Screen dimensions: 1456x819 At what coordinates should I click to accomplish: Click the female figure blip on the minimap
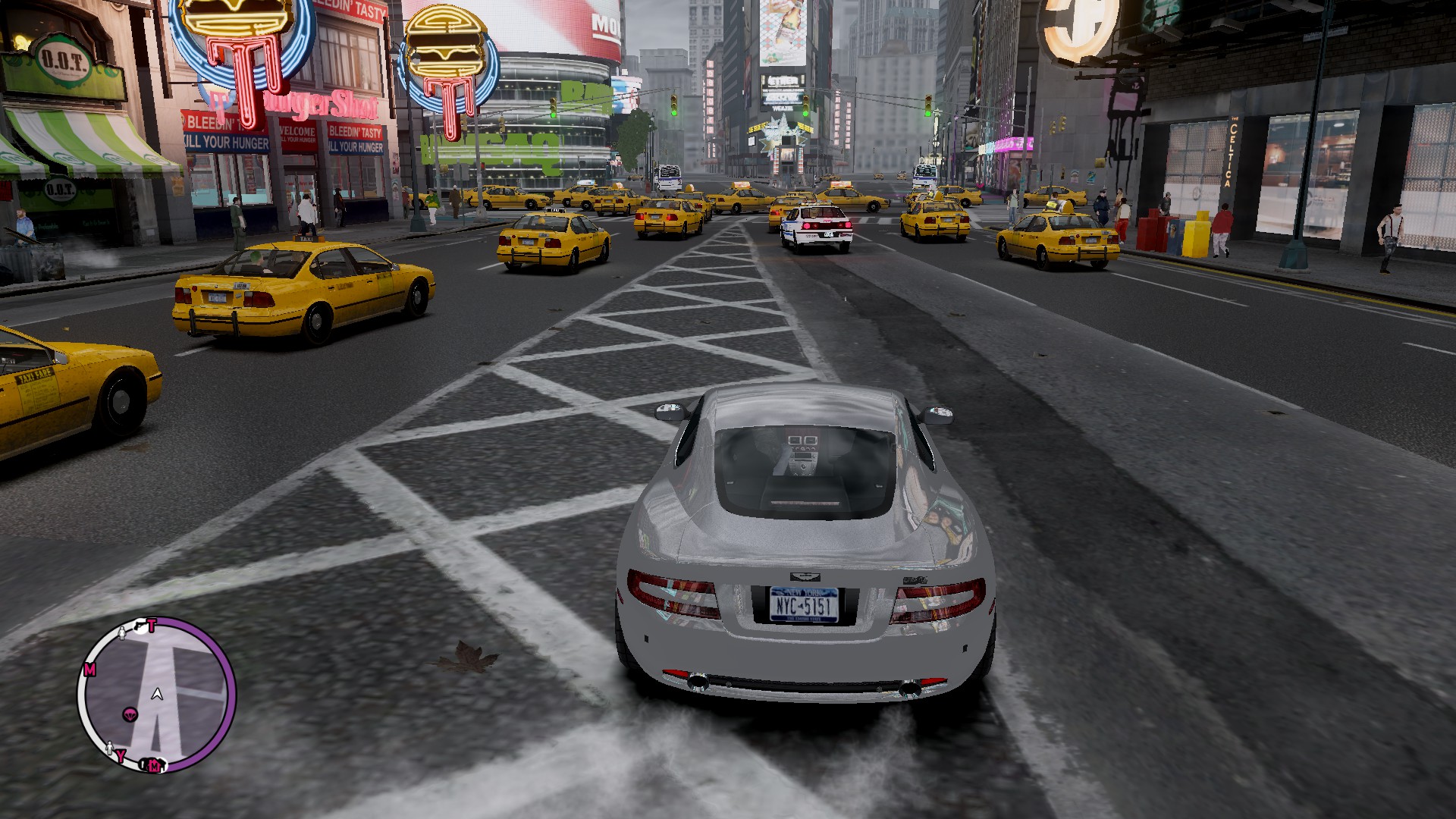[123, 632]
